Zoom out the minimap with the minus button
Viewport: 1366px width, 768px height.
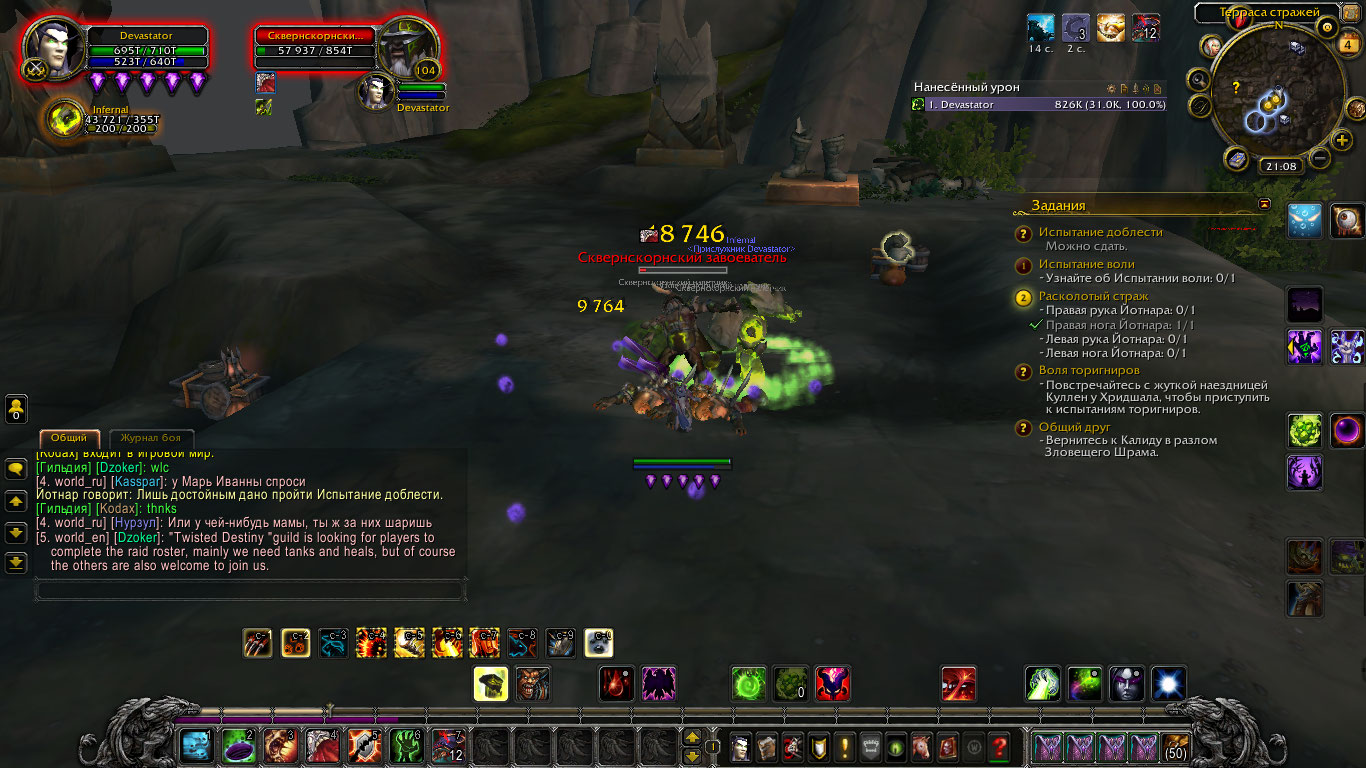1320,157
